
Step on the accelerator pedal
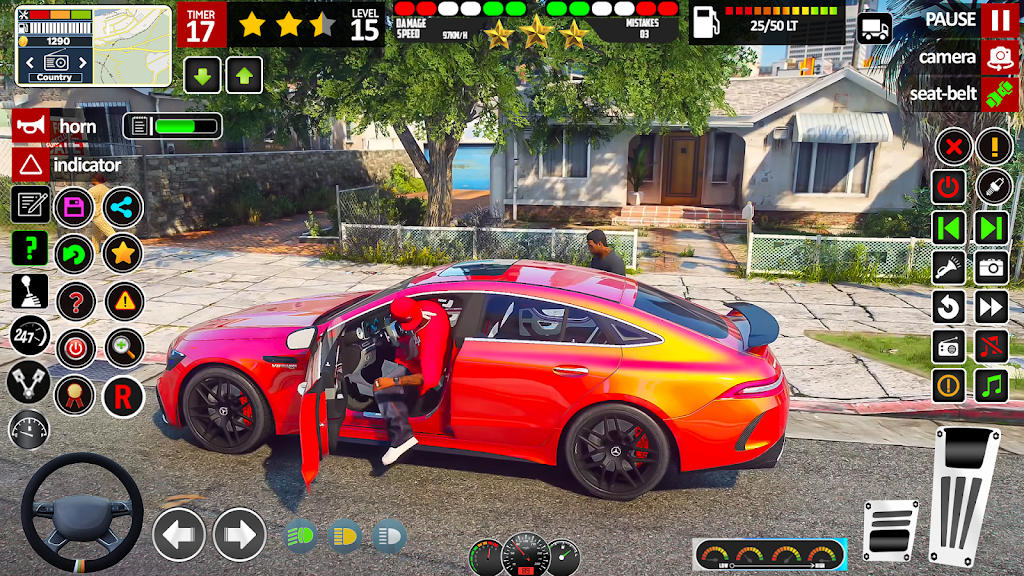[x=964, y=496]
